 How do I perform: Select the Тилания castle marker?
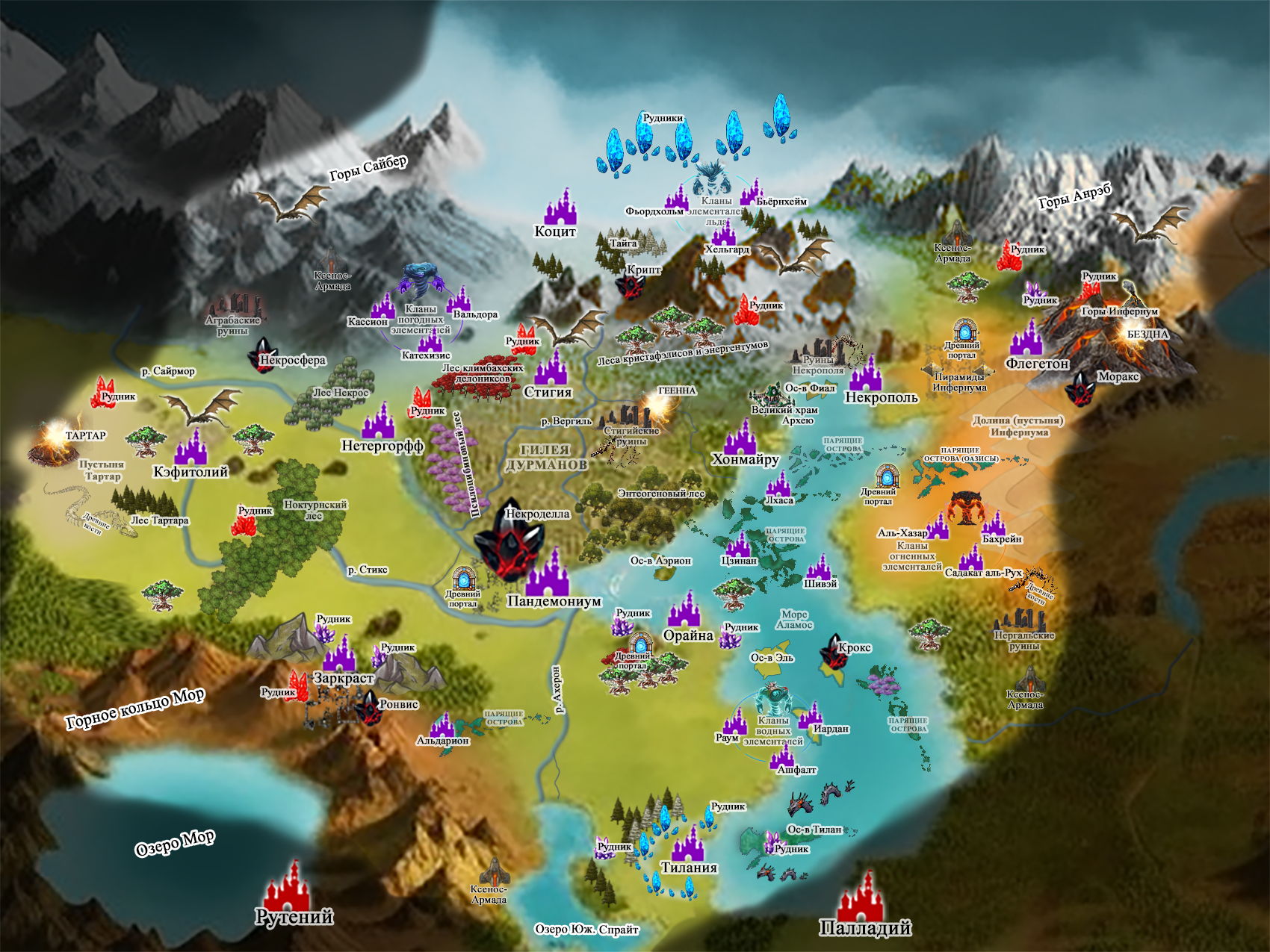688,844
